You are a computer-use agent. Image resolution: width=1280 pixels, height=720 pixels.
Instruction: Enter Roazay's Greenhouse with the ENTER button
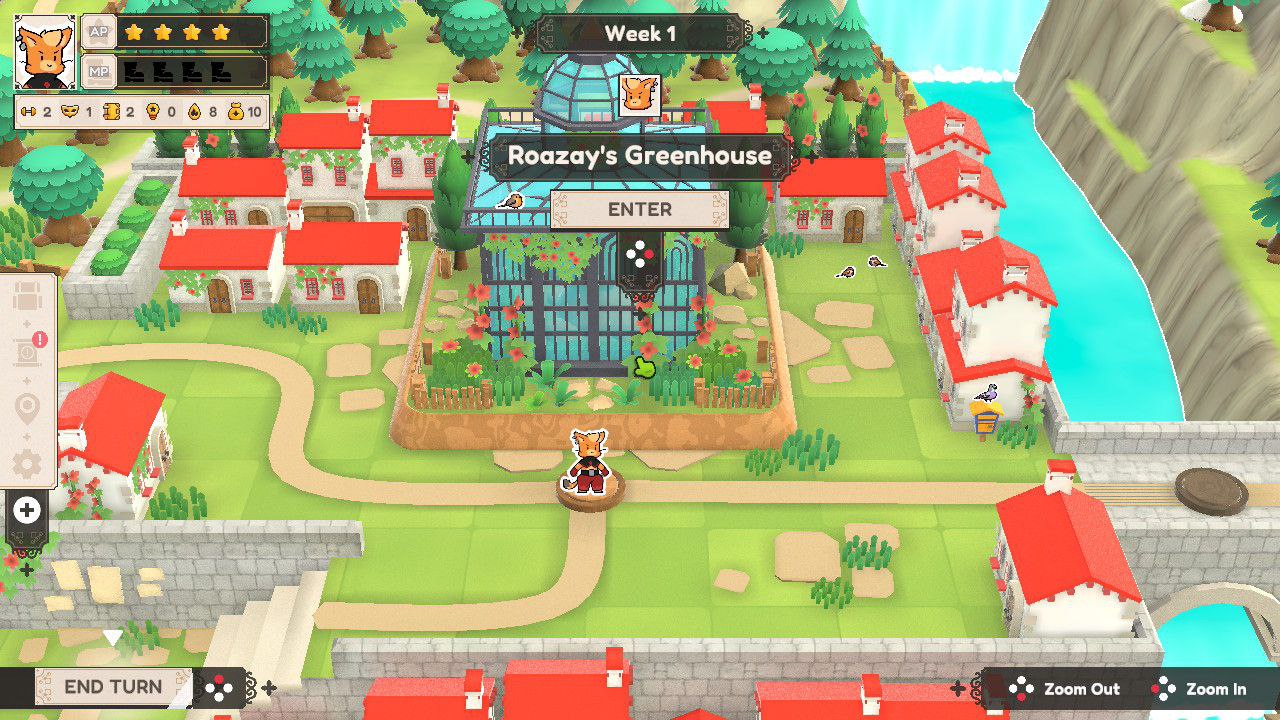click(640, 210)
